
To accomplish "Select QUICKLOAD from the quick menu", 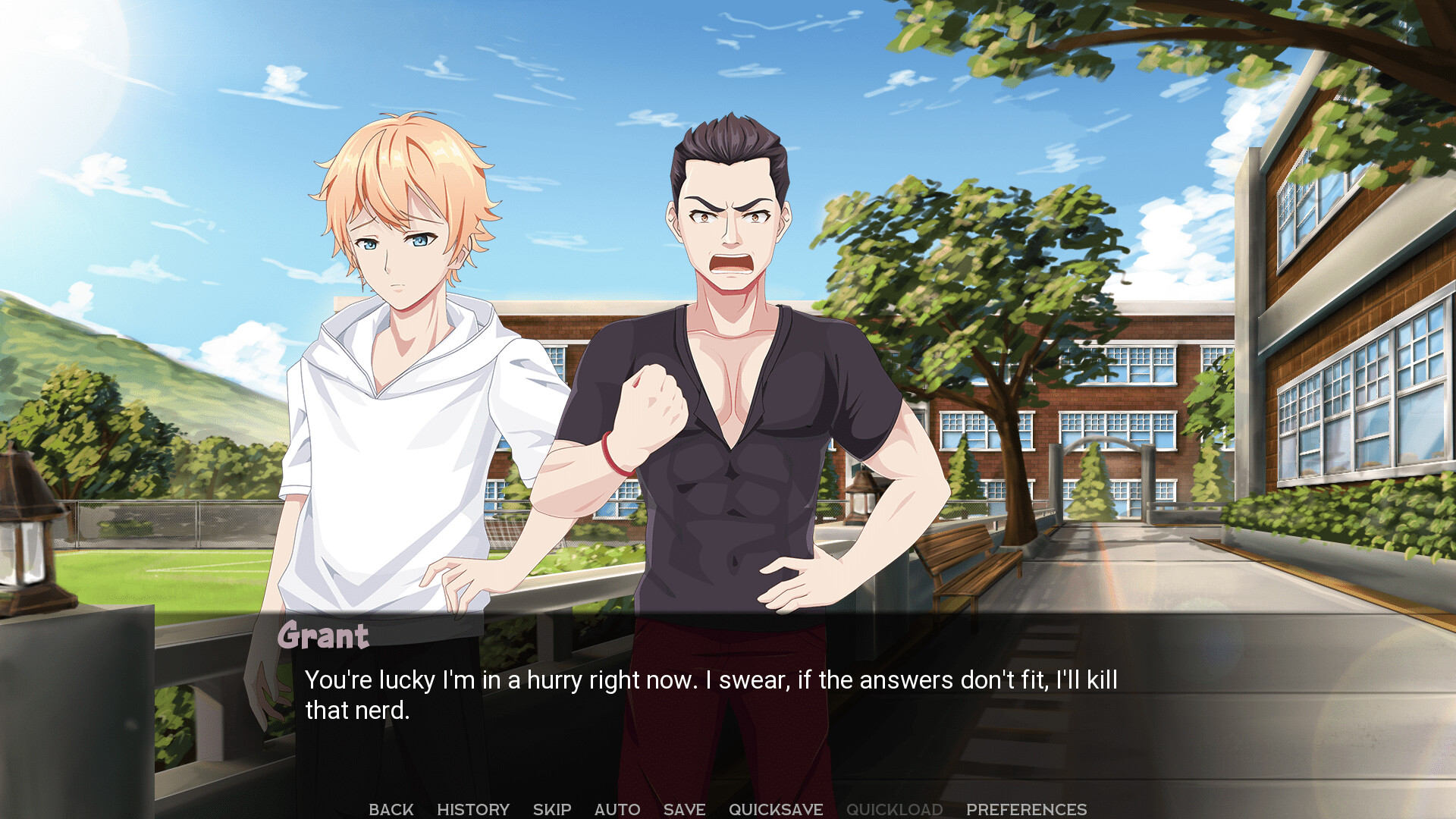I will pyautogui.click(x=895, y=809).
